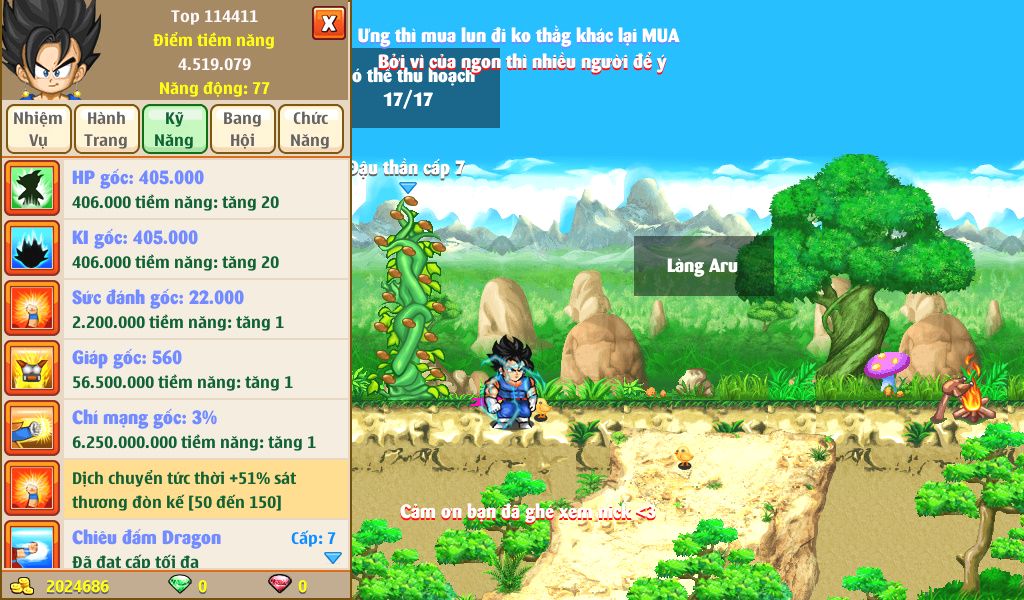The image size is (1024, 600).
Task: Increase the KI gốc stat
Action: [x=175, y=249]
